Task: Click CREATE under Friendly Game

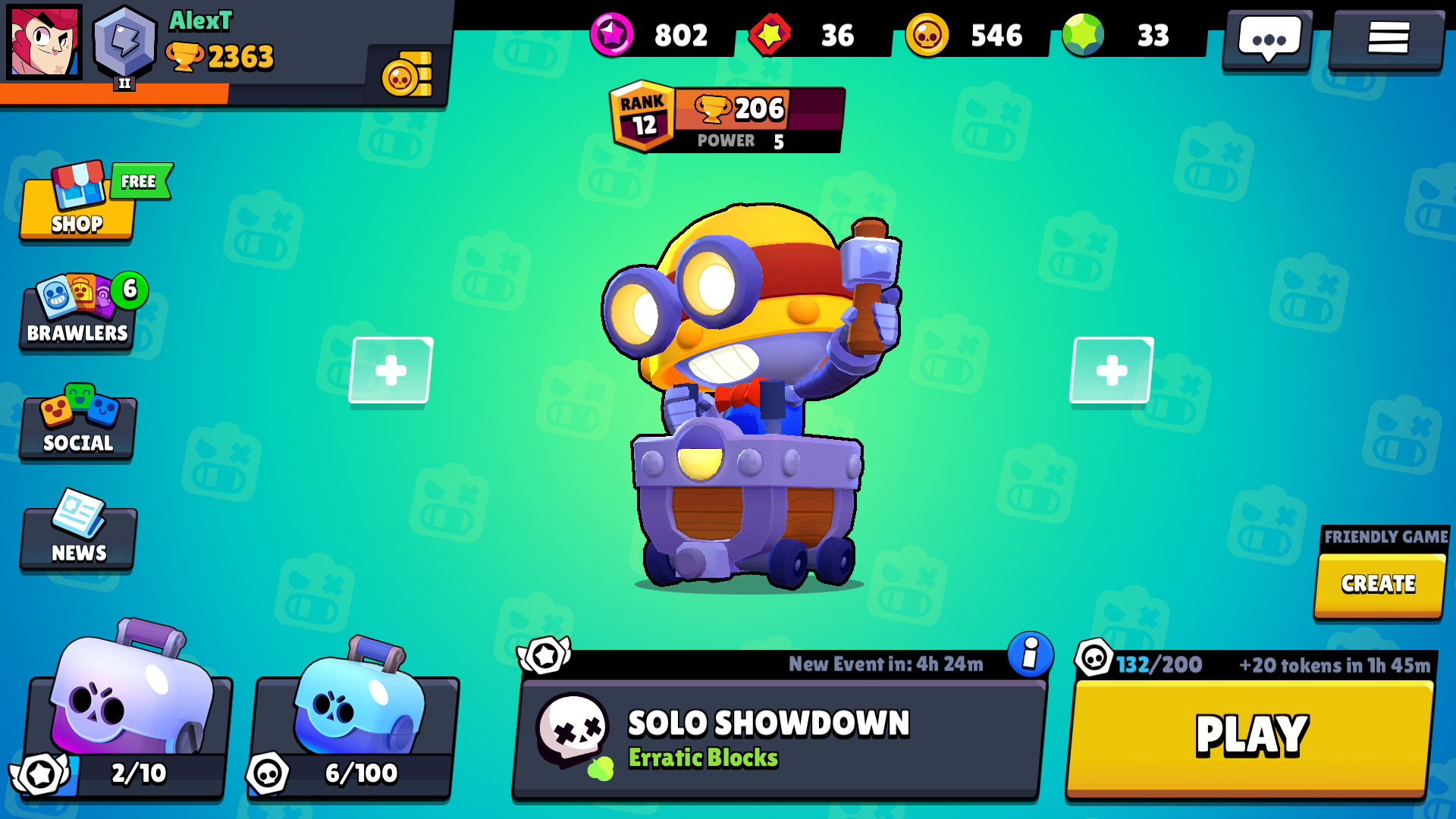Action: [x=1378, y=584]
